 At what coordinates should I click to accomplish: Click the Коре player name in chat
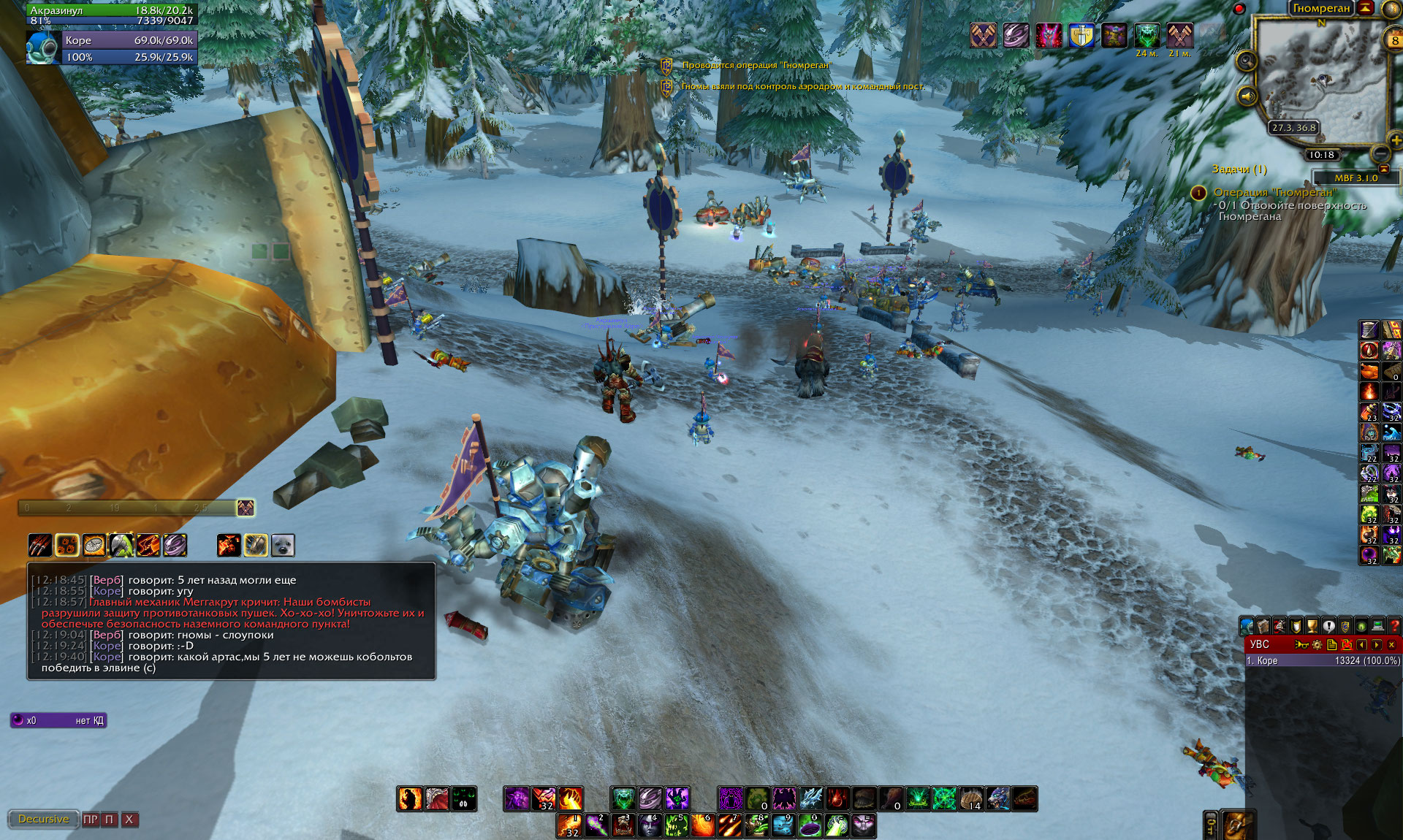[x=107, y=592]
